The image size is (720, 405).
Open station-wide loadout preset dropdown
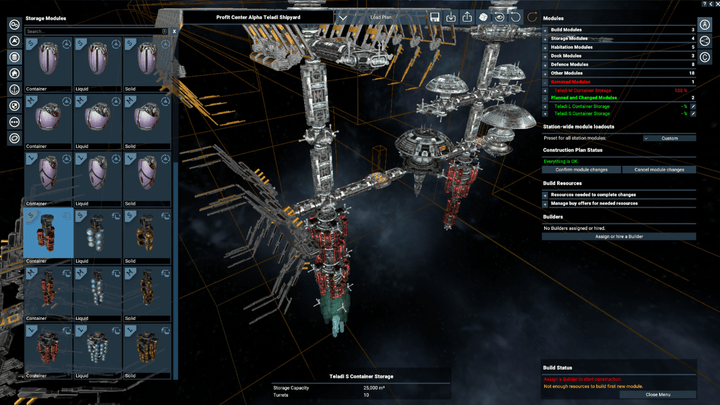668,138
